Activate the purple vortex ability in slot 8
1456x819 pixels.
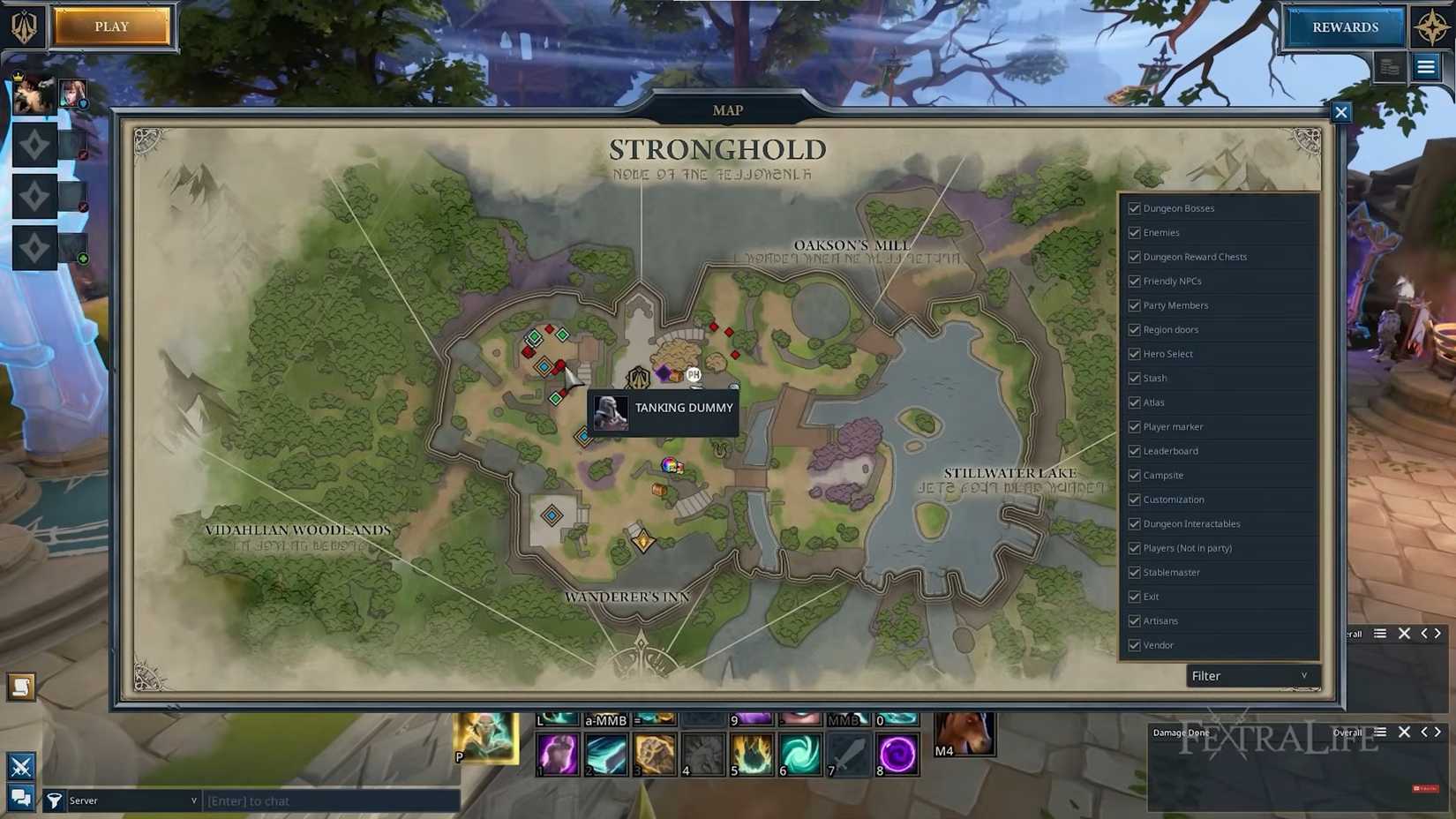pyautogui.click(x=897, y=755)
